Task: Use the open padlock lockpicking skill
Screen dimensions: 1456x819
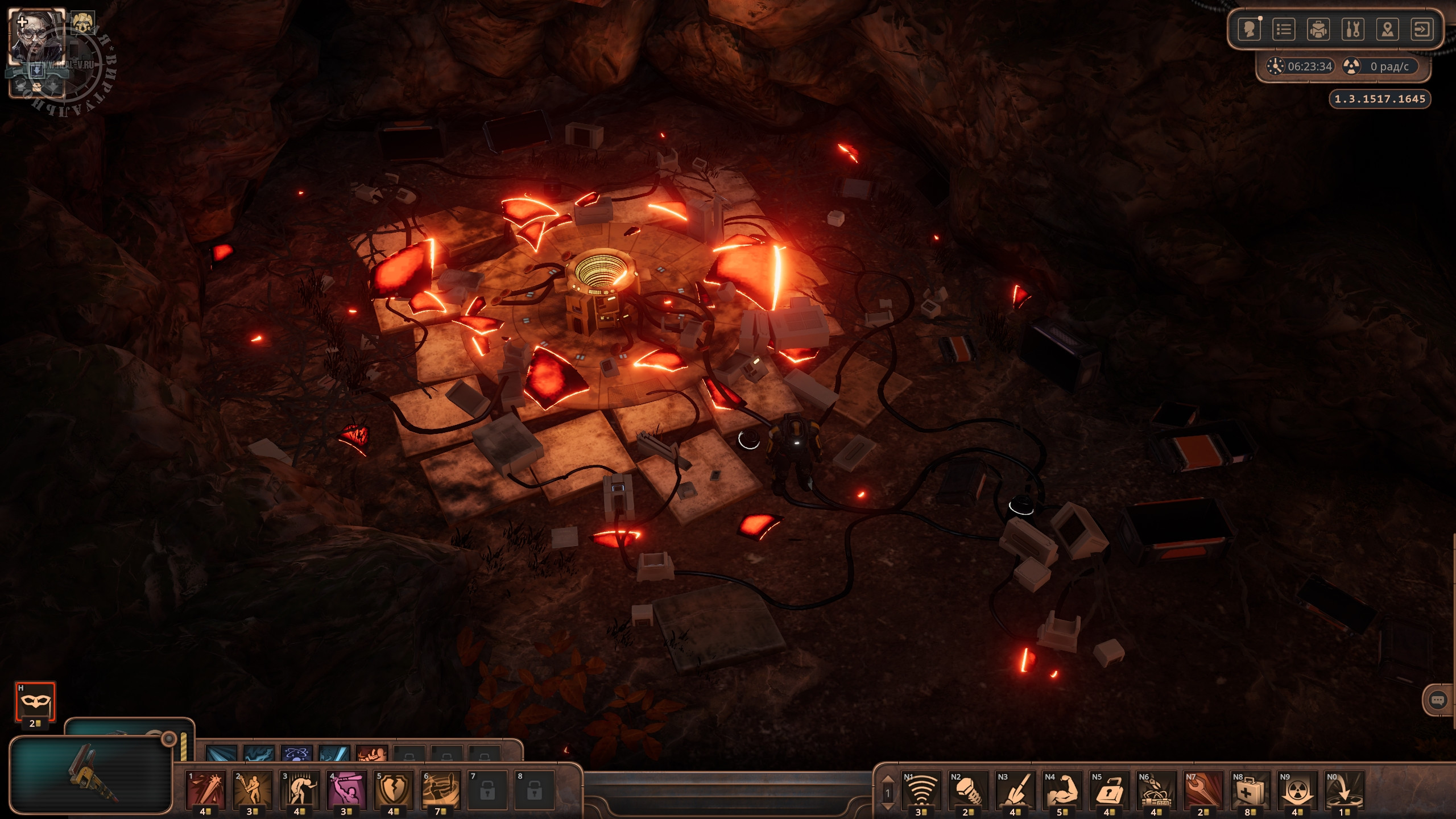Action: click(x=1109, y=789)
